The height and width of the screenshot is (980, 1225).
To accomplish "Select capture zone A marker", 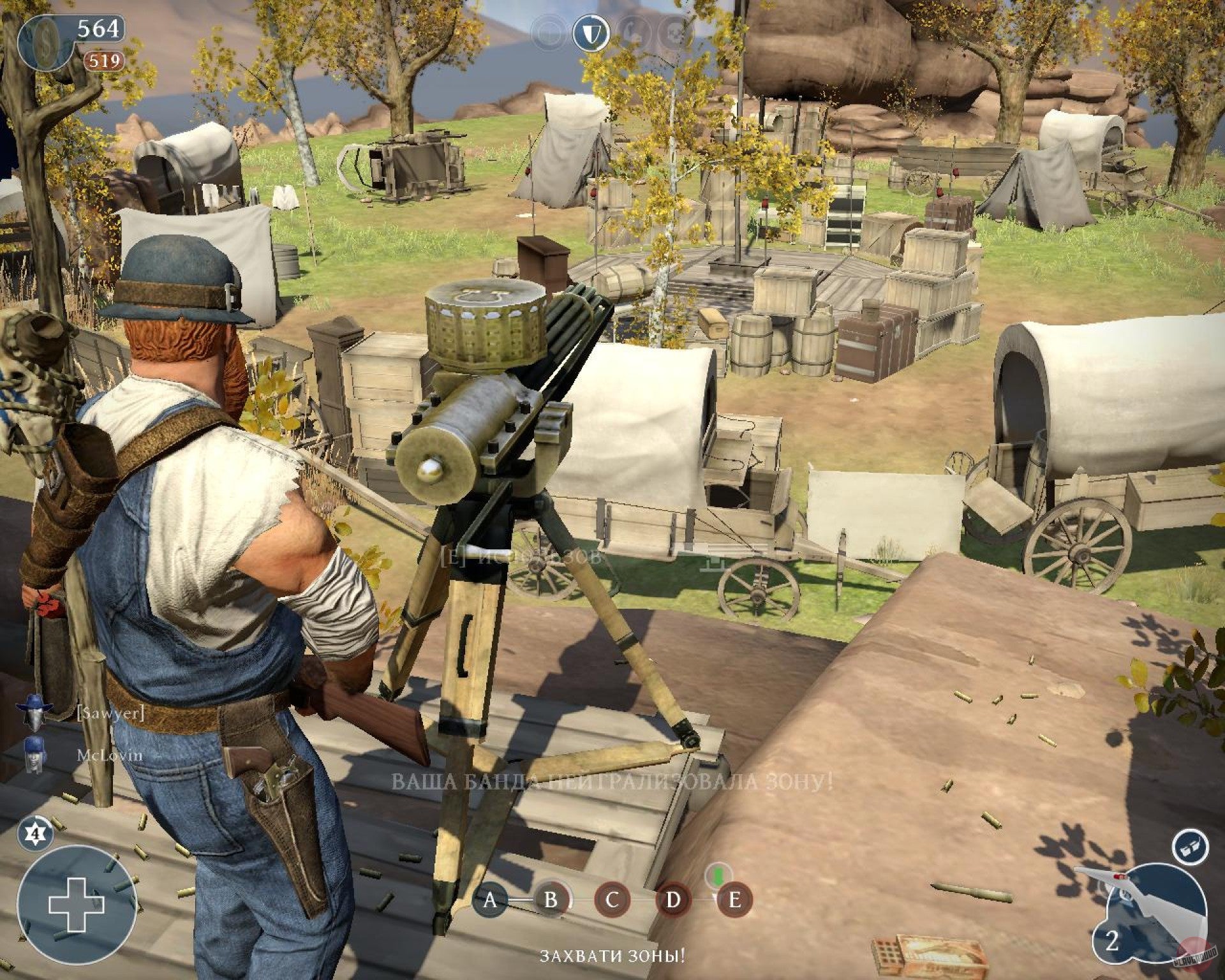I will (x=489, y=900).
